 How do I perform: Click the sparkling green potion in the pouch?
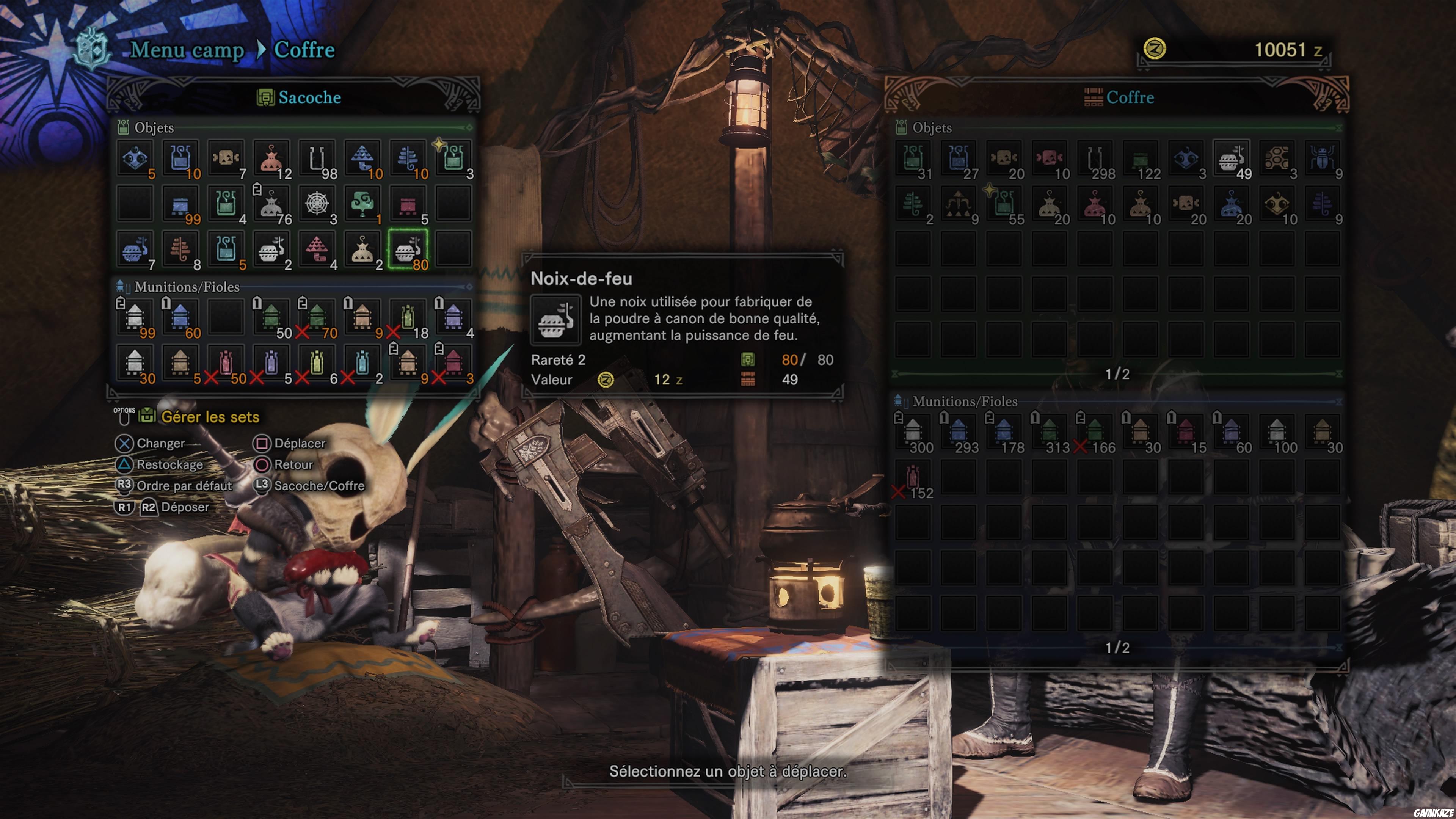click(x=453, y=158)
